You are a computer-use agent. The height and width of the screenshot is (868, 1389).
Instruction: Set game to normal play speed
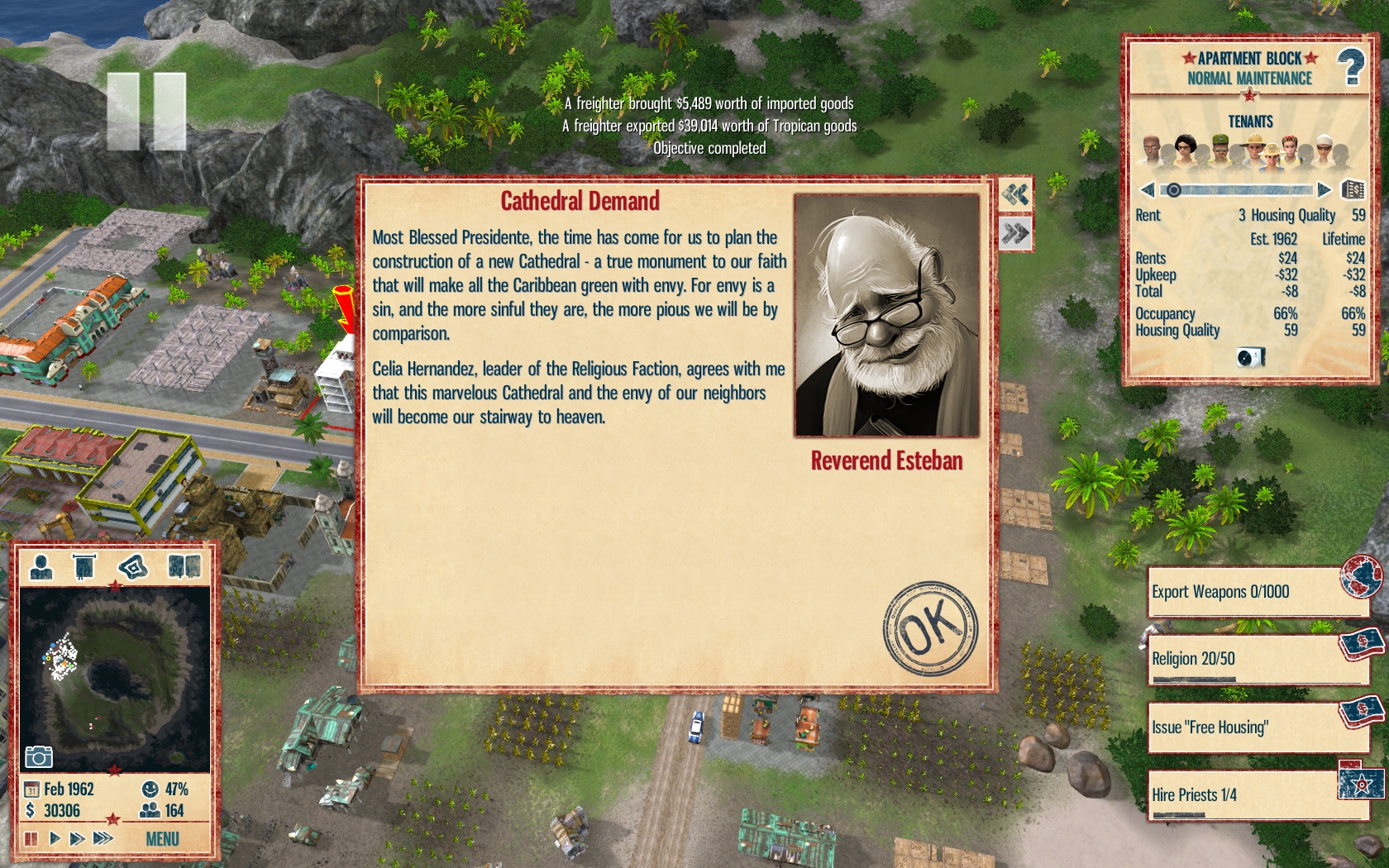55,838
